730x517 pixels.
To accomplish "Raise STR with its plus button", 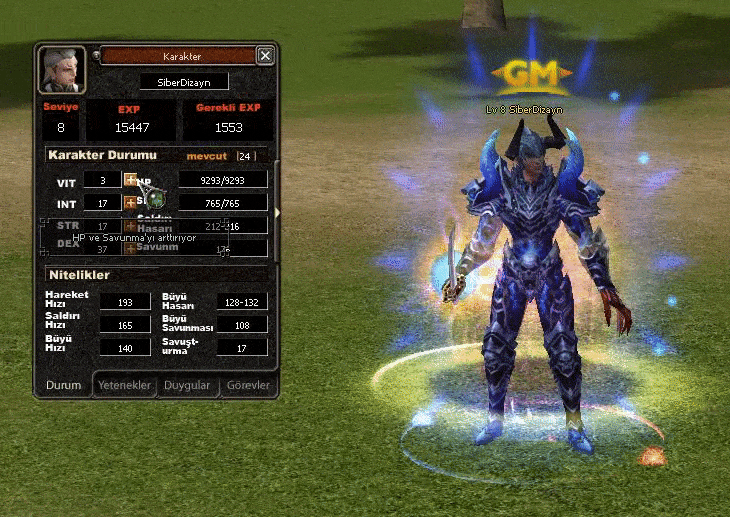I will (x=130, y=227).
